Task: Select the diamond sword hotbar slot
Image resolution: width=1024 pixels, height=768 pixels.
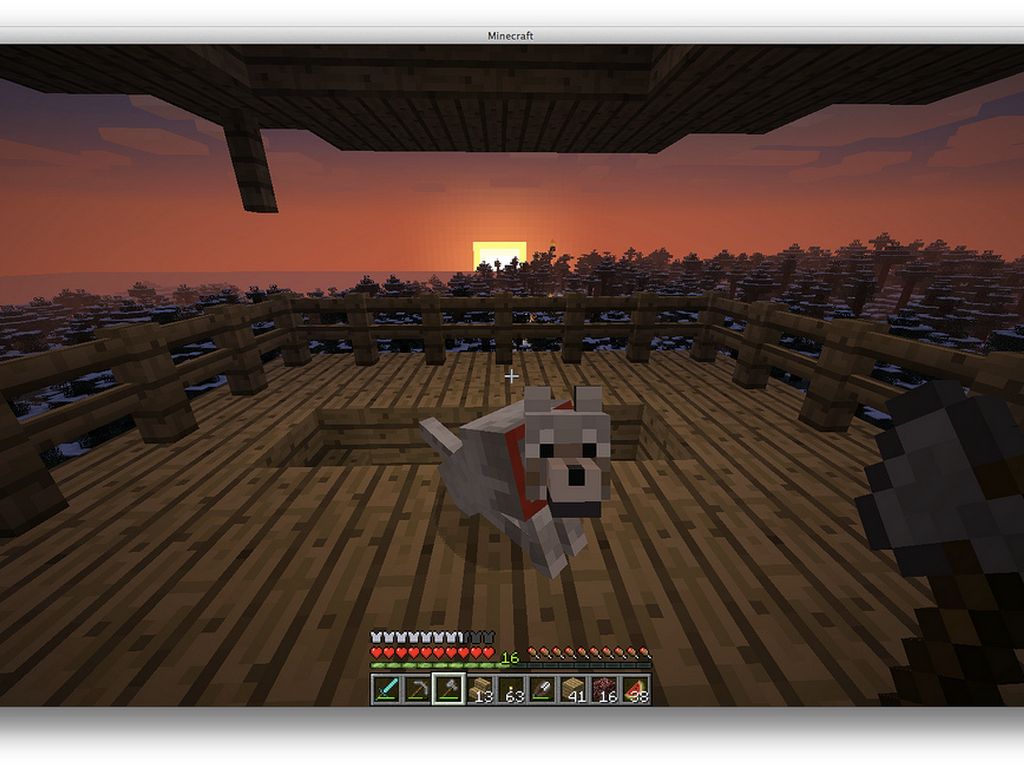Action: click(386, 689)
